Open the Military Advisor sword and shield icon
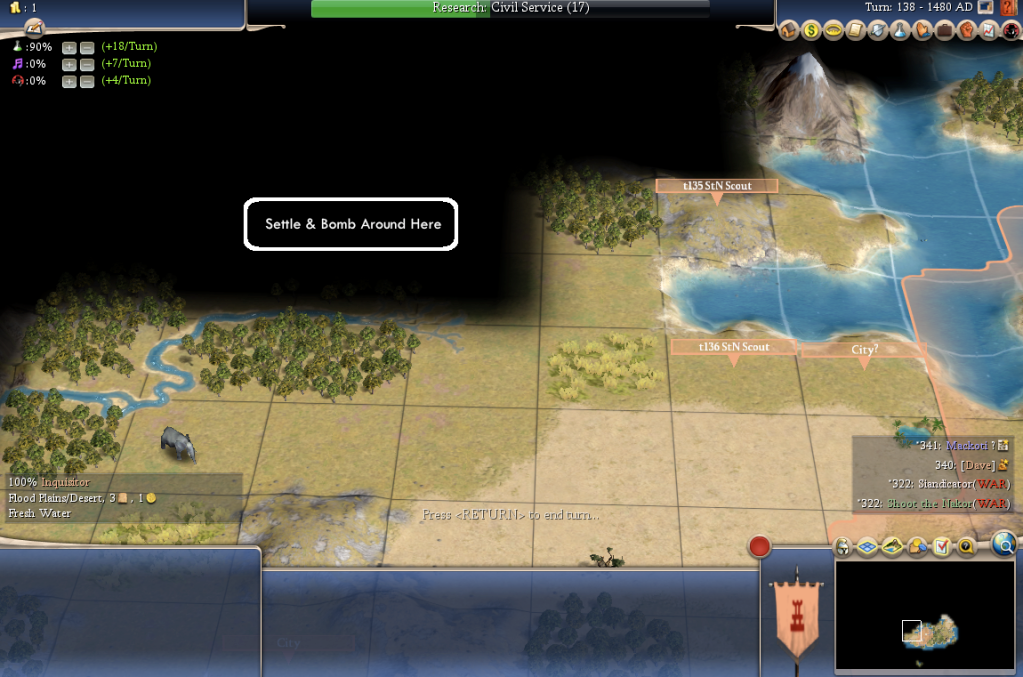1023x677 pixels. coord(877,31)
